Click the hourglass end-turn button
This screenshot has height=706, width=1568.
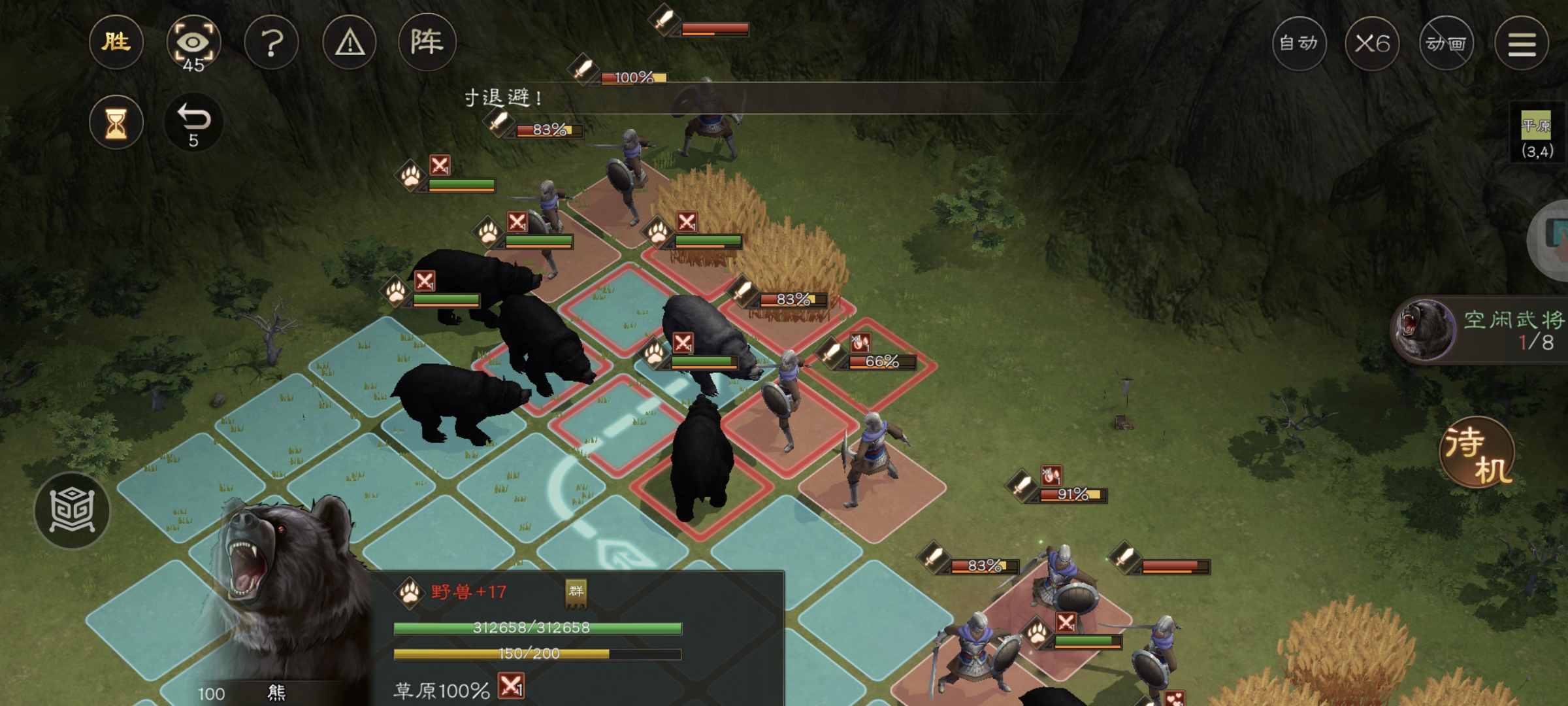pyautogui.click(x=116, y=123)
